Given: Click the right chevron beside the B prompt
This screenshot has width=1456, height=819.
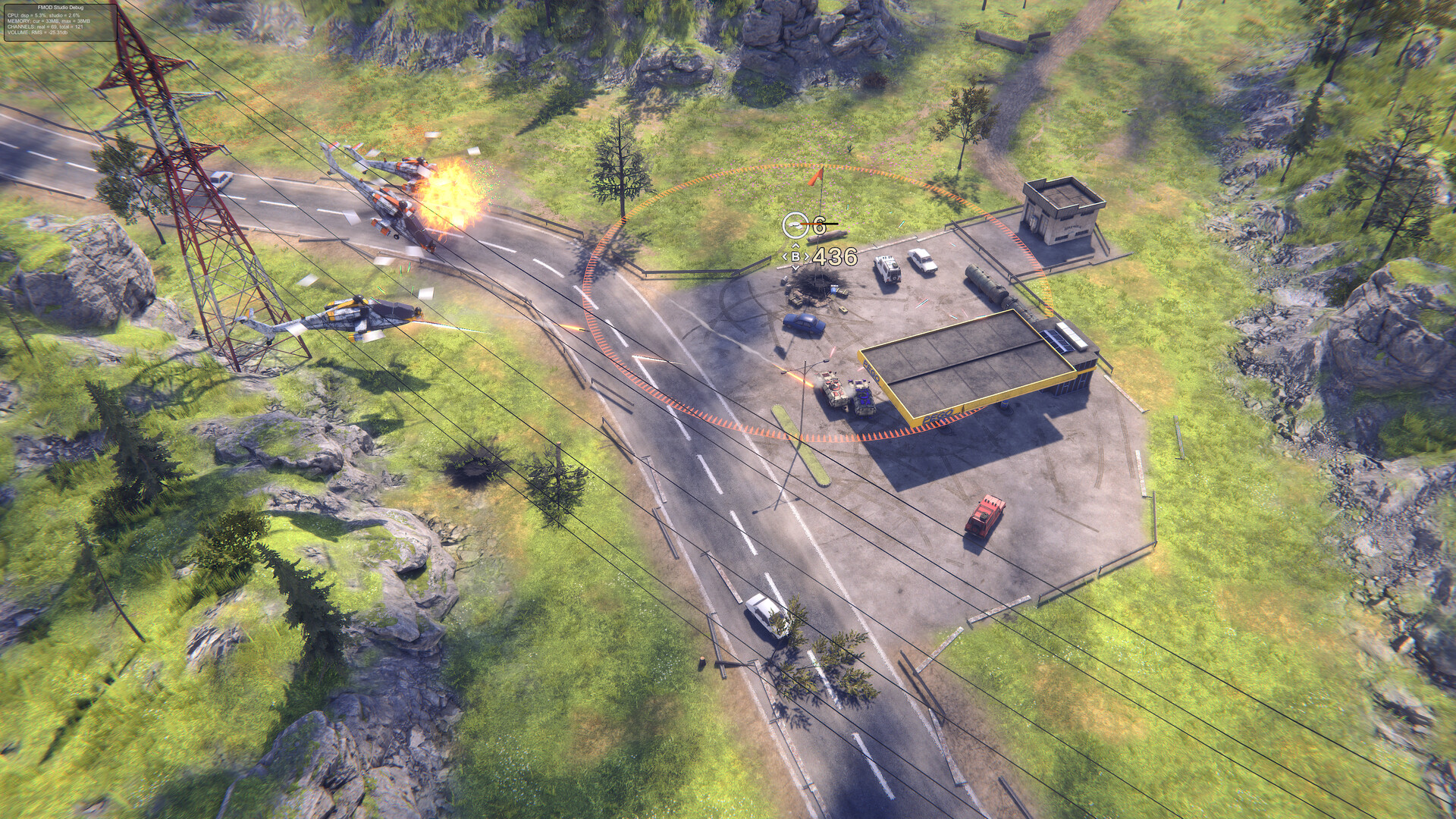Looking at the screenshot, I should [807, 256].
